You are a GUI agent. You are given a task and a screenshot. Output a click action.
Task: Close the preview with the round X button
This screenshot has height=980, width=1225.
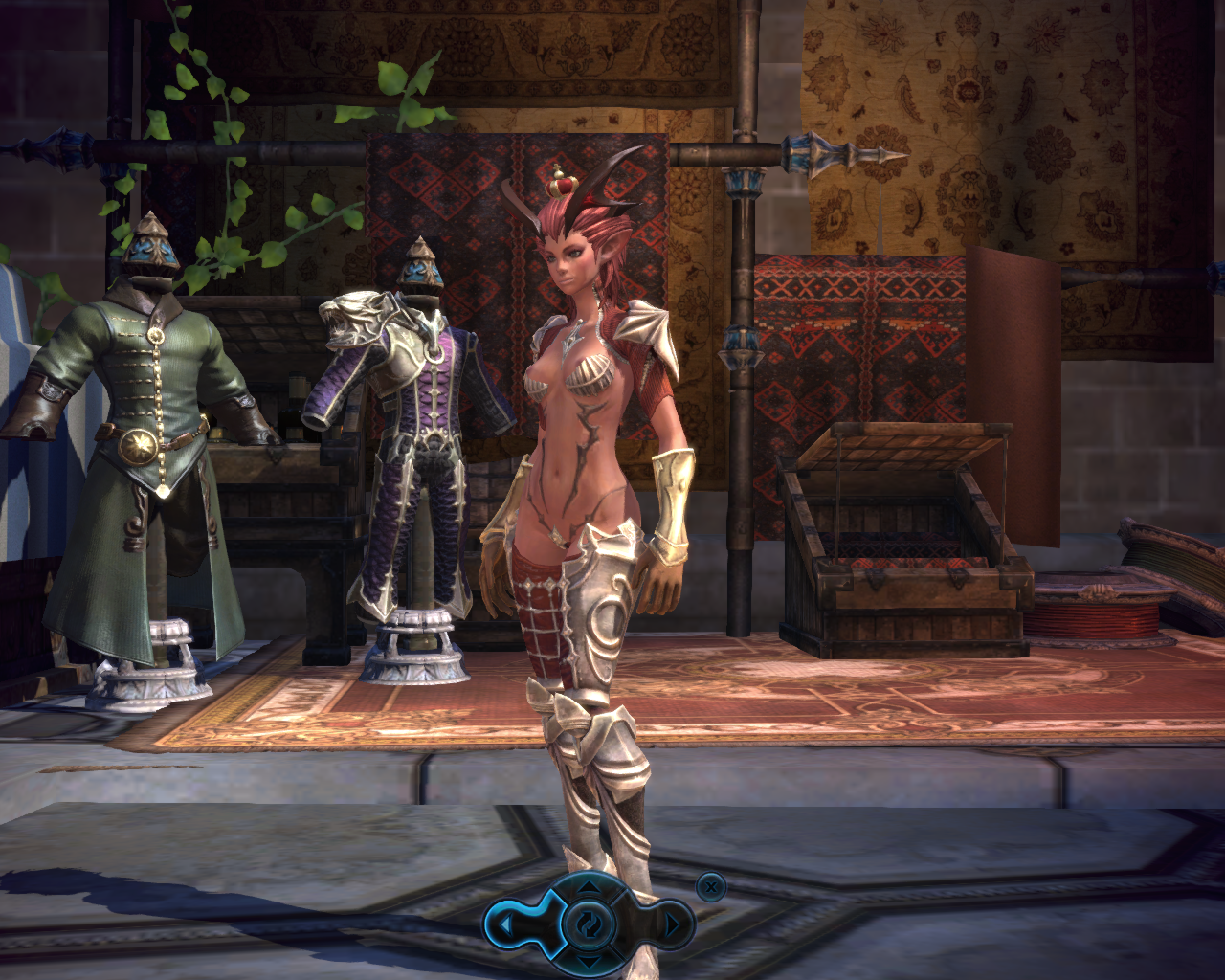pyautogui.click(x=709, y=887)
